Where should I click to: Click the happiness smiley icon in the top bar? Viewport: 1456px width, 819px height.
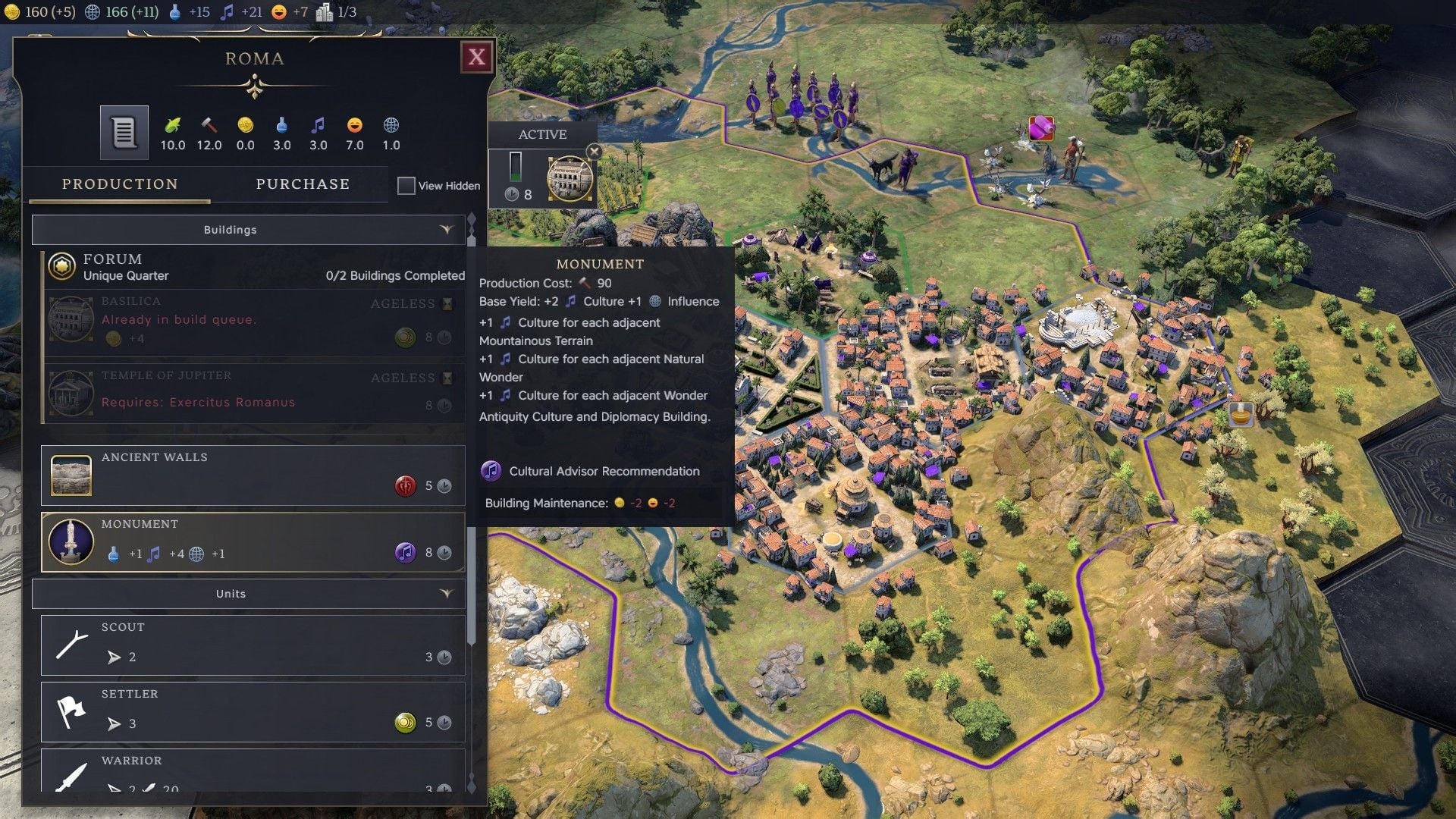tap(278, 12)
